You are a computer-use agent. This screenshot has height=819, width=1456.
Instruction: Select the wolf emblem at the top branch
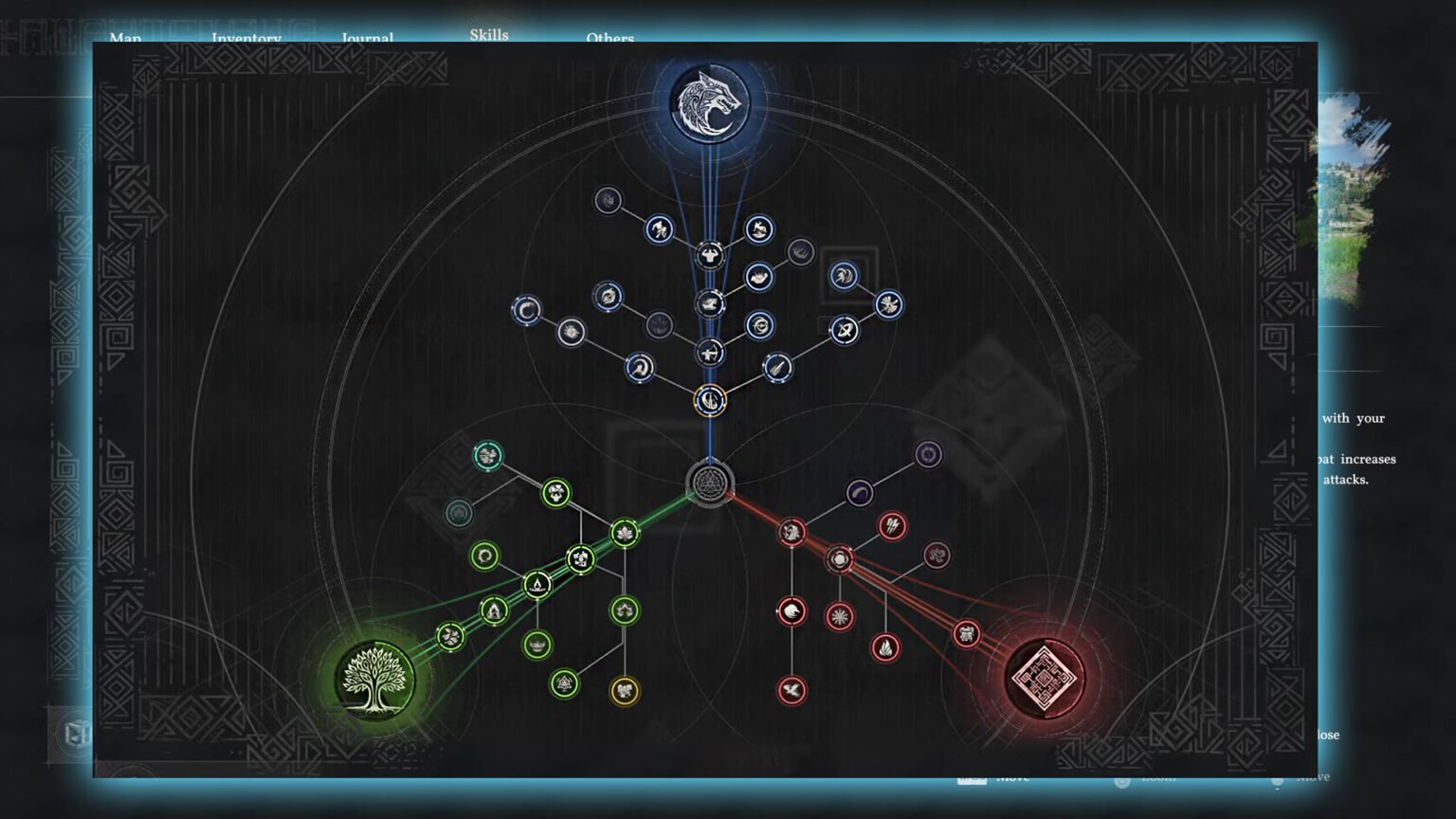709,104
